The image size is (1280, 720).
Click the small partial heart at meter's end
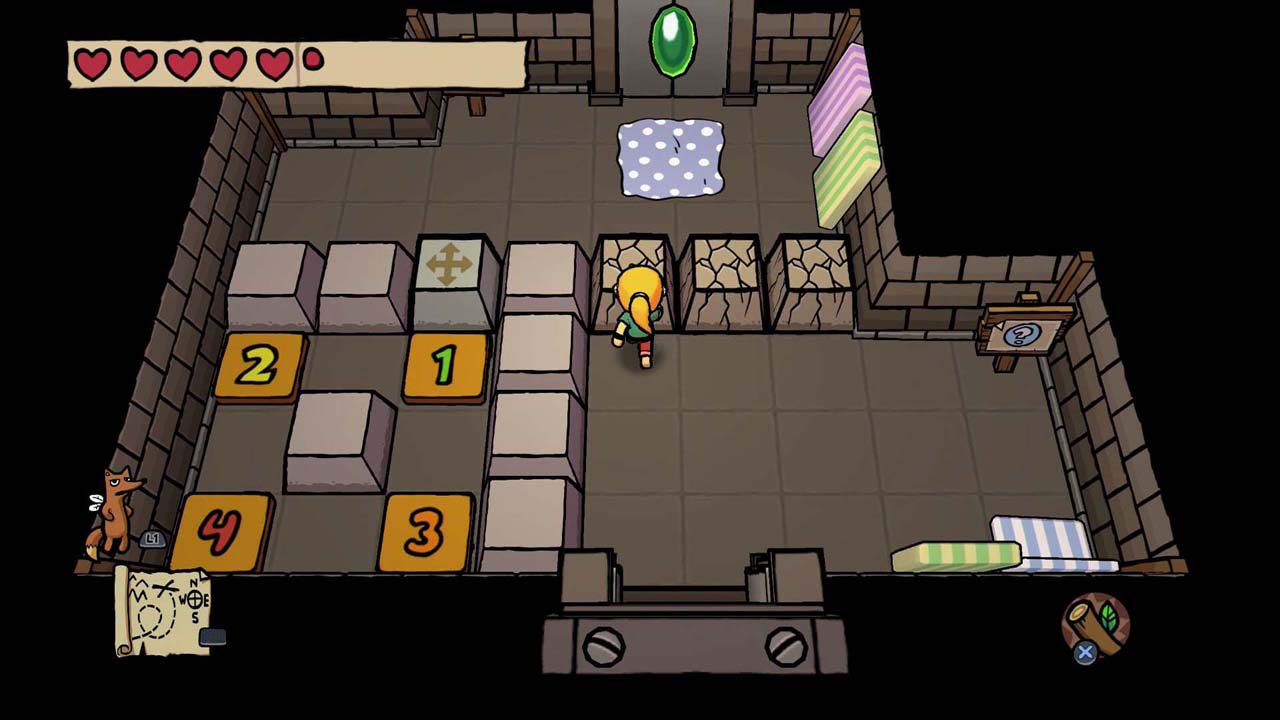click(x=311, y=58)
